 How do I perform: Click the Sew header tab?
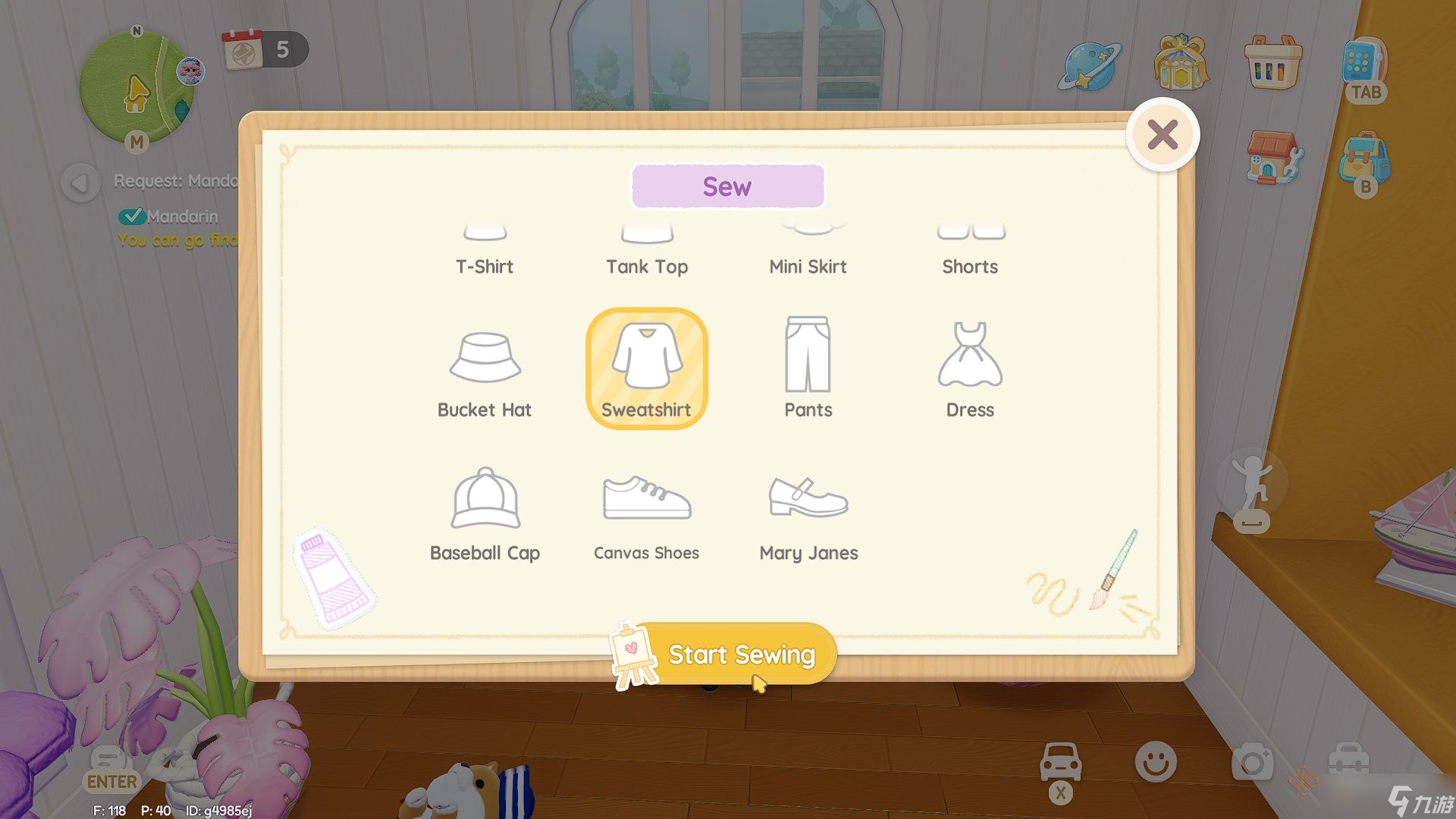[x=727, y=186]
